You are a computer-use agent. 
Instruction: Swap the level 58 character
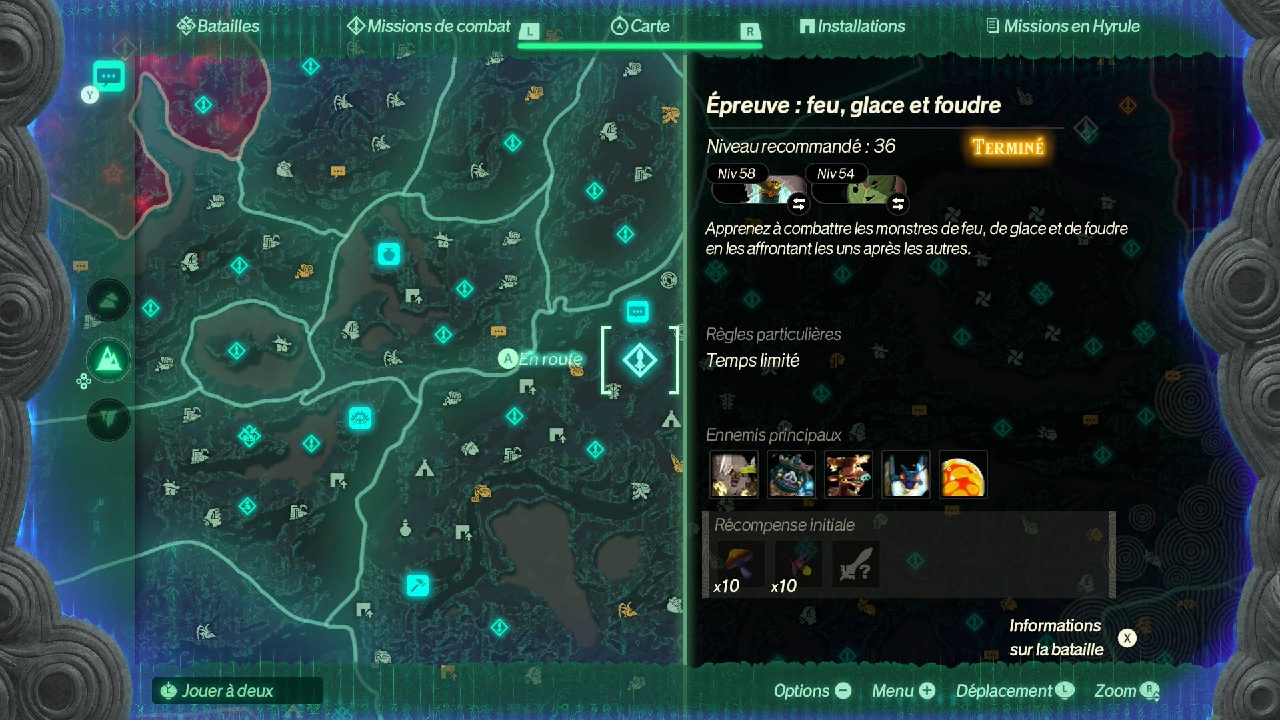[x=798, y=204]
